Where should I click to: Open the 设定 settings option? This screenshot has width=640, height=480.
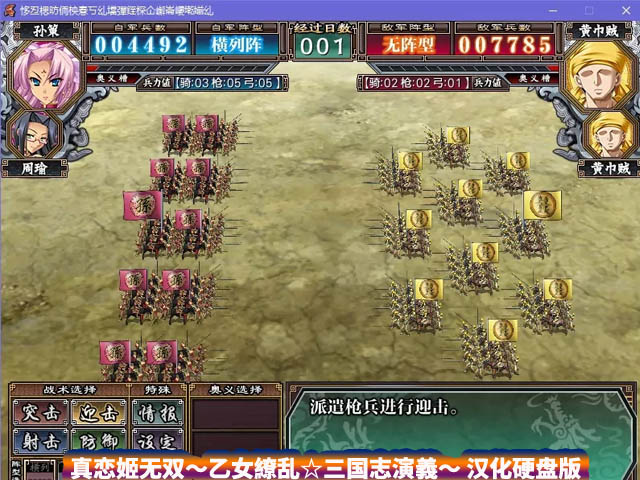tap(156, 441)
